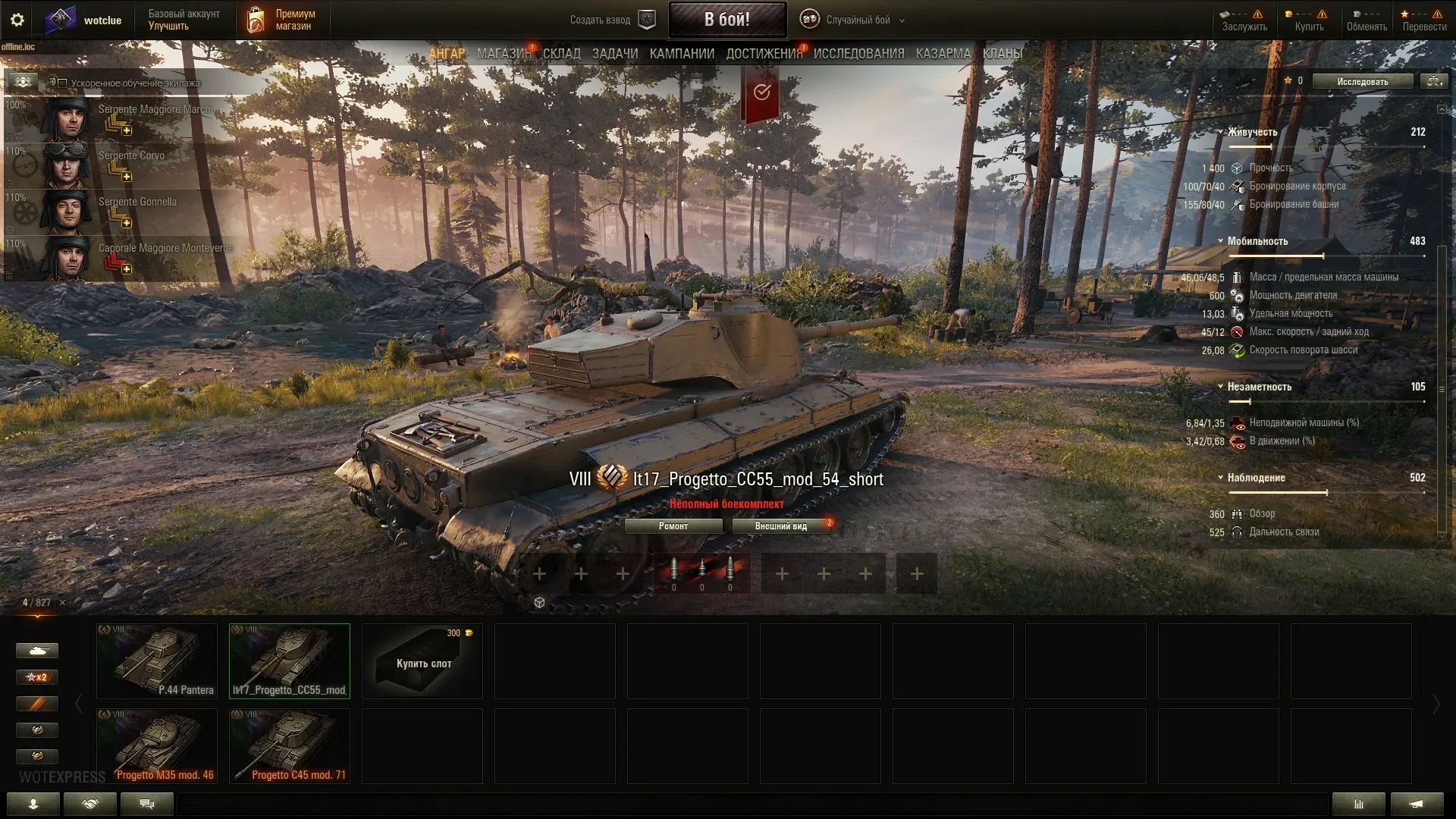Open the settings gear menu
The image size is (1456, 819).
coord(17,20)
